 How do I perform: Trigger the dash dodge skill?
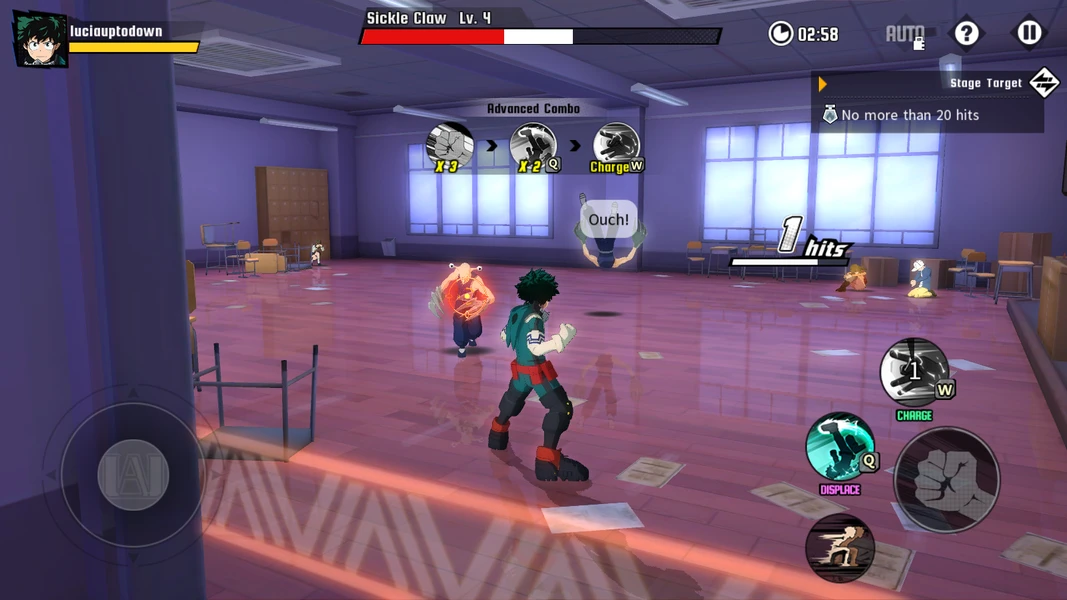[x=840, y=548]
